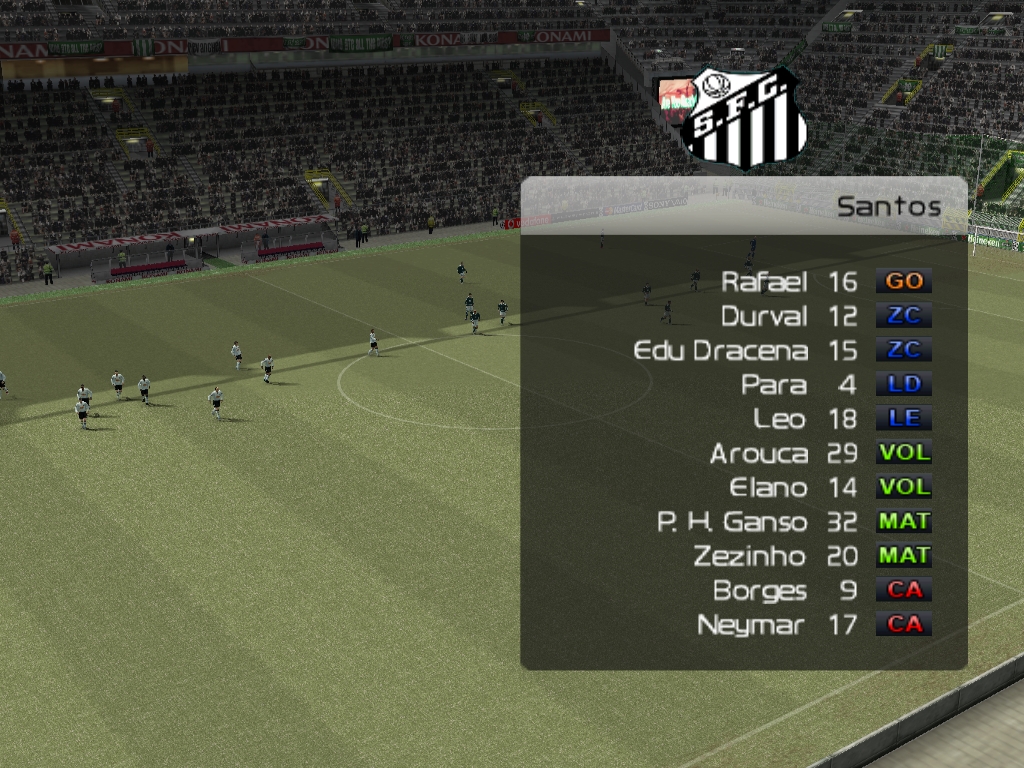The height and width of the screenshot is (768, 1024).
Task: Select Rafael in the lineup list
Action: [764, 282]
